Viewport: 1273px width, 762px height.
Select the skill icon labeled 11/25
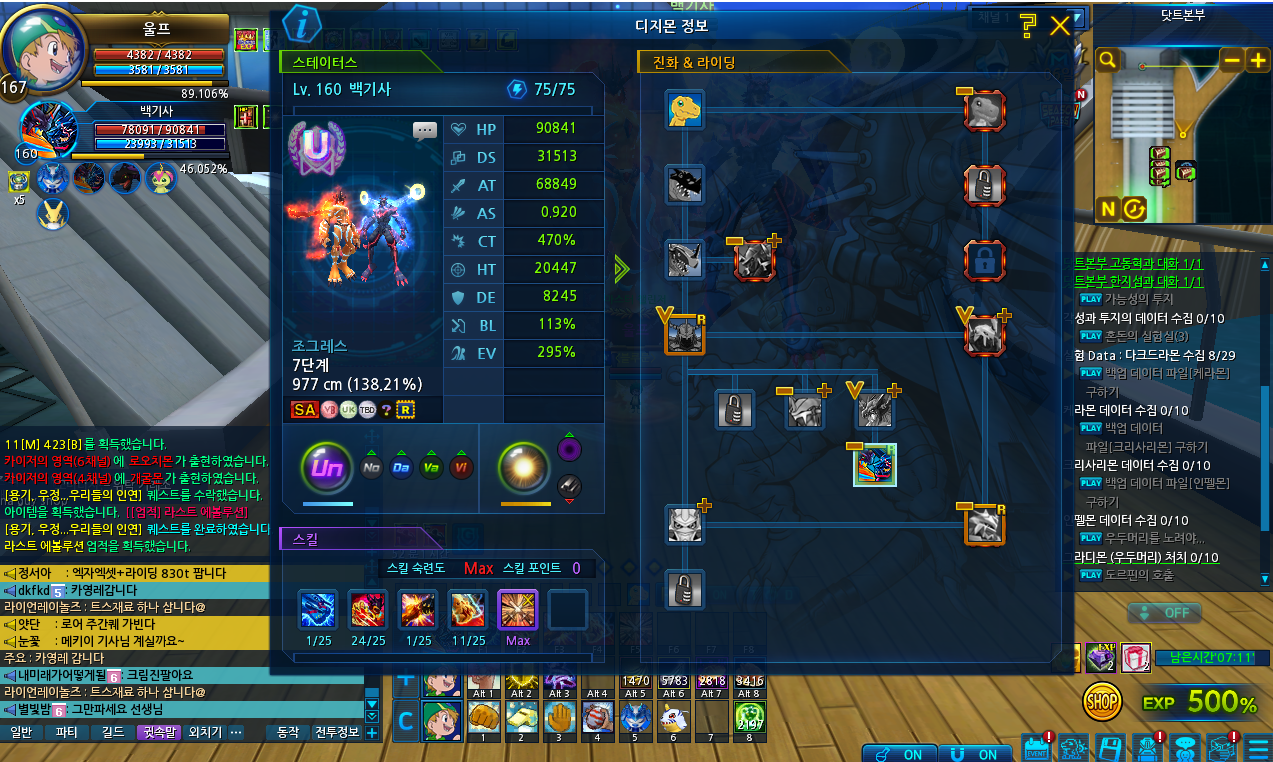click(468, 609)
